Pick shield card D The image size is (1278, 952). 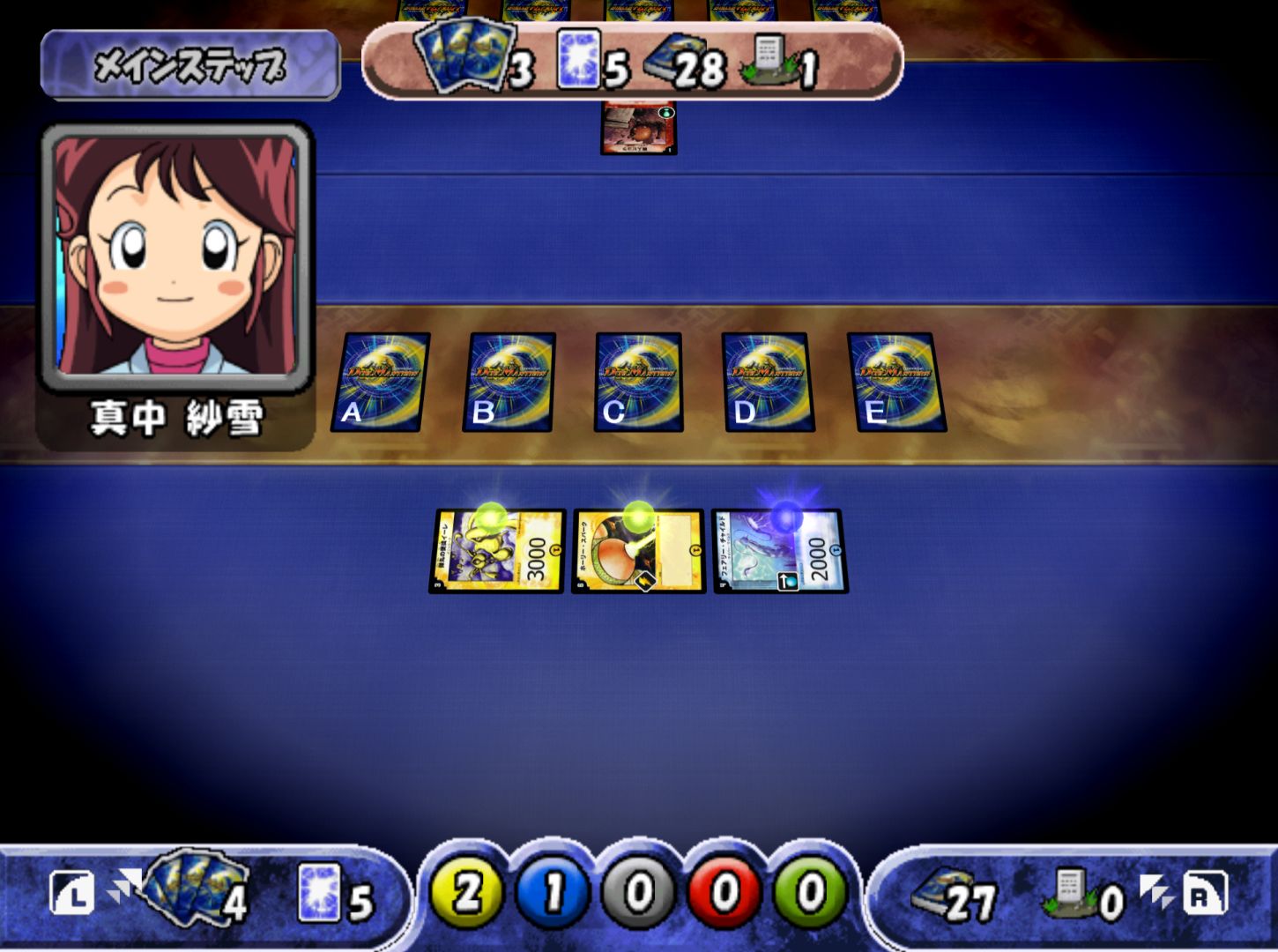point(768,382)
